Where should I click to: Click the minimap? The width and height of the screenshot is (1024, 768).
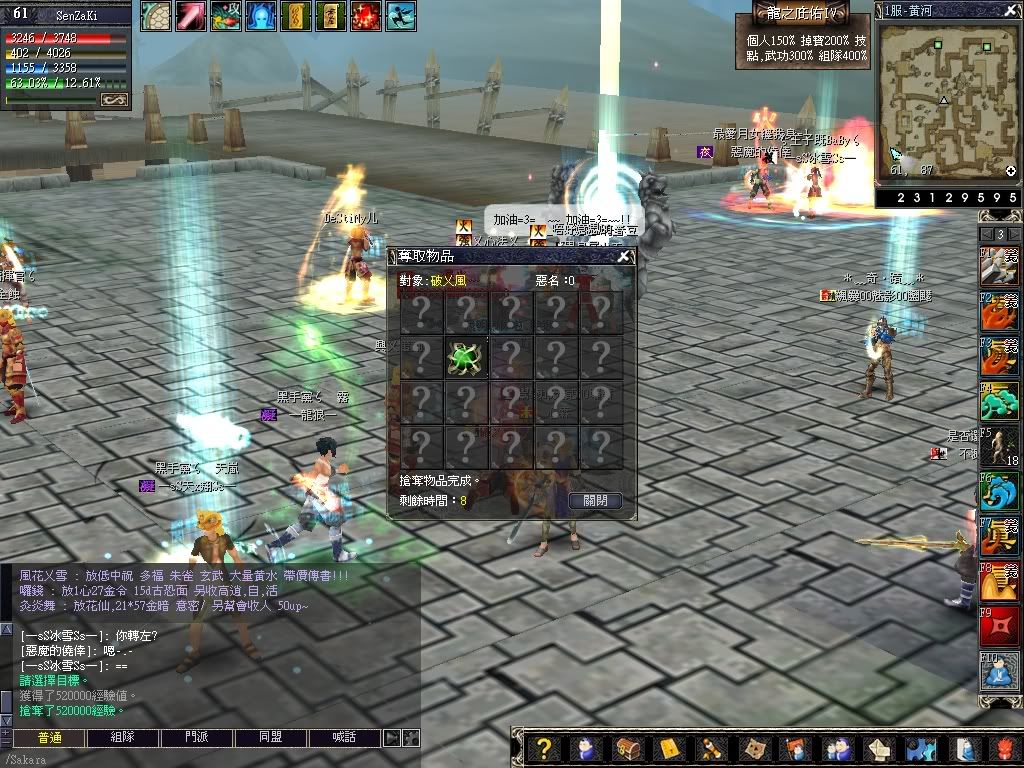[x=946, y=98]
